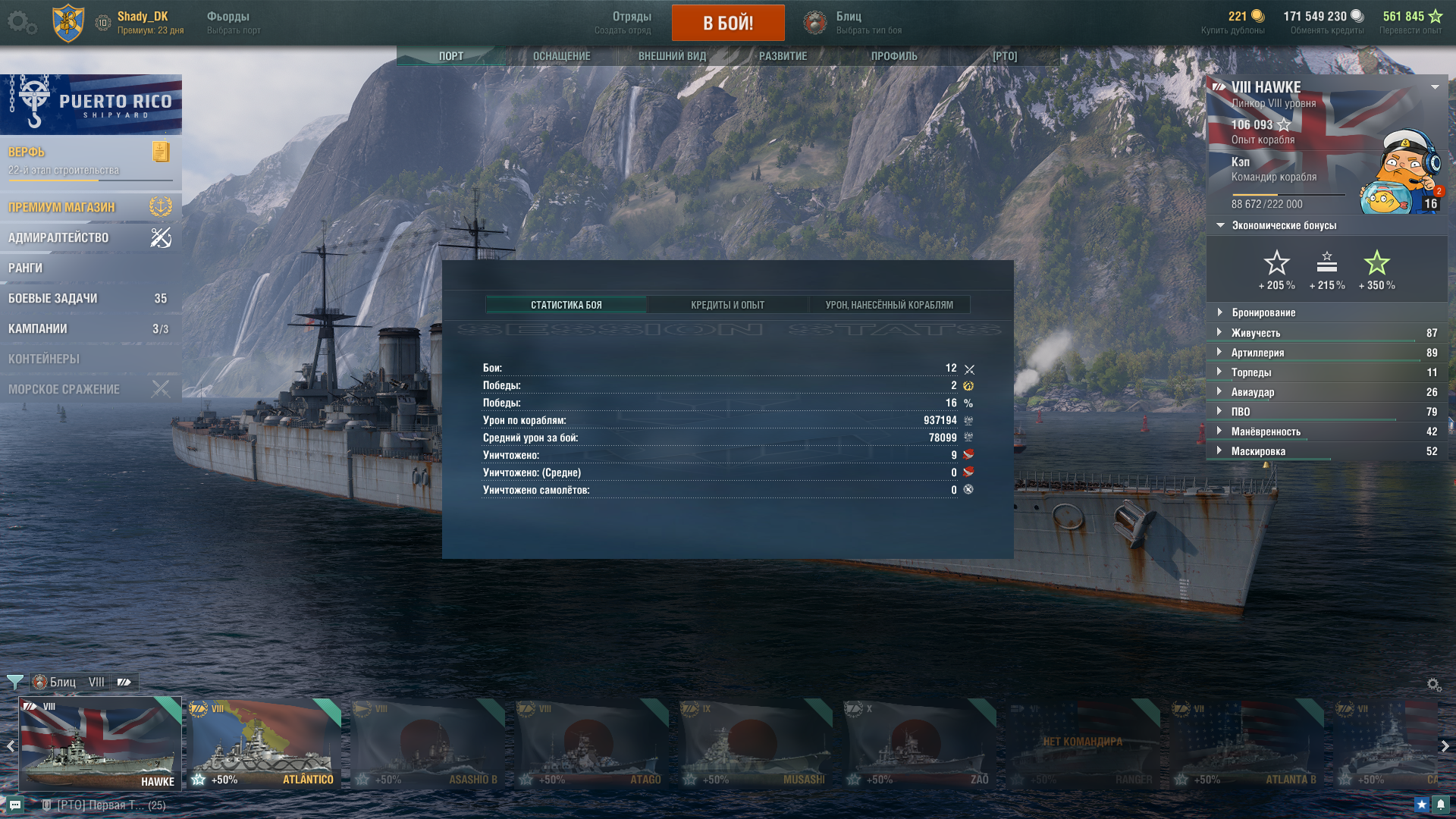Start battle with the В БОЙ! button

[x=727, y=23]
